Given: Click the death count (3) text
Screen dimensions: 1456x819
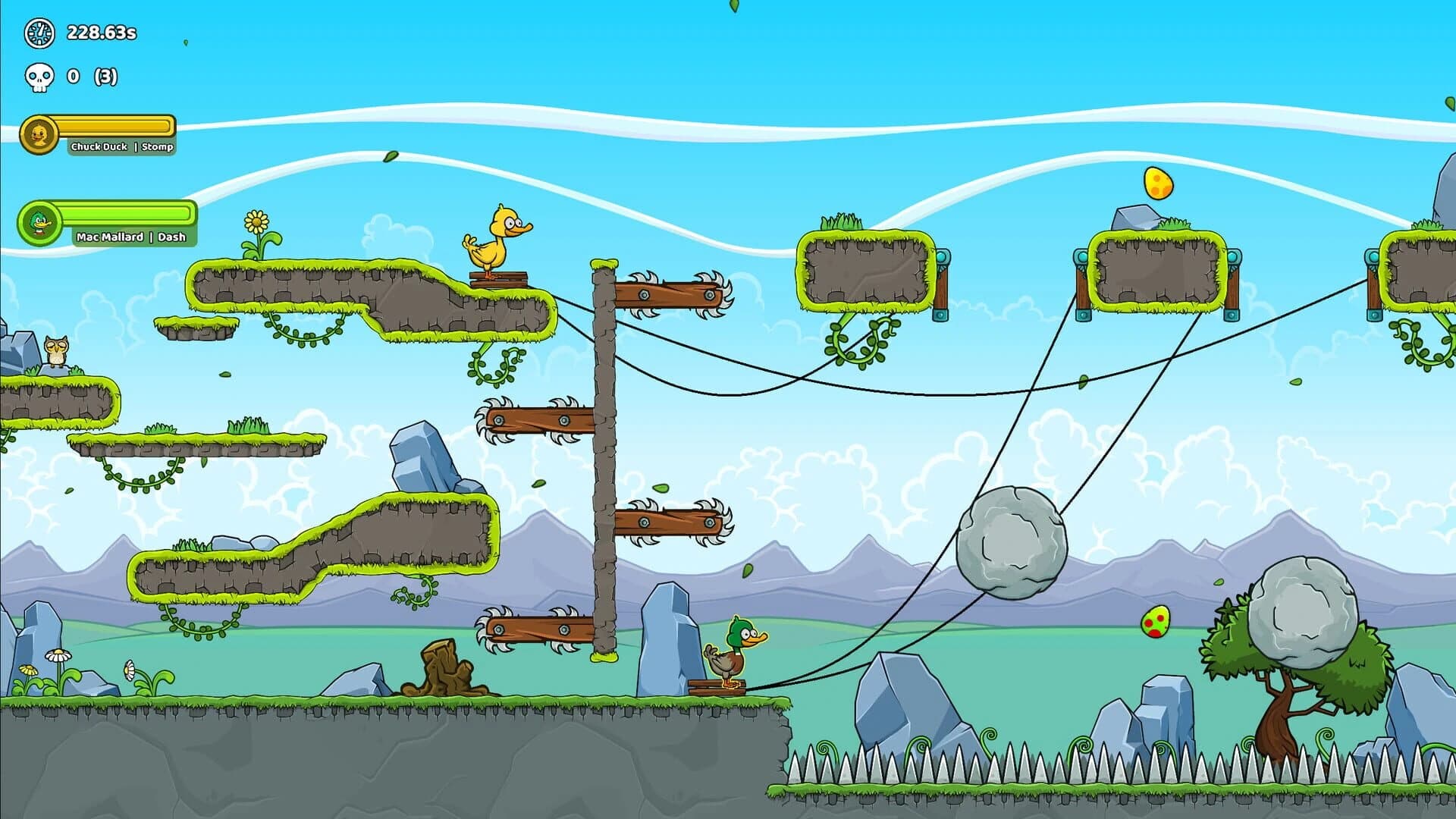Looking at the screenshot, I should (x=106, y=77).
